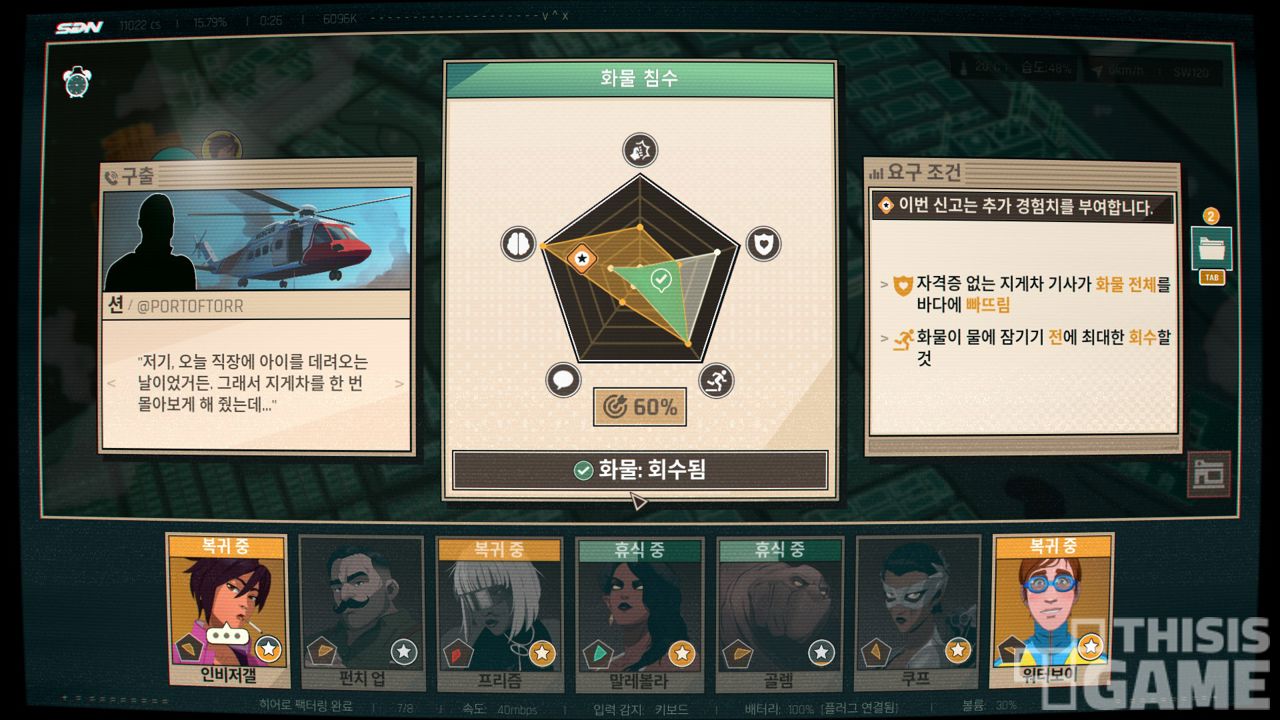The height and width of the screenshot is (720, 1280).
Task: Open the folder with two notifications
Action: [1211, 248]
